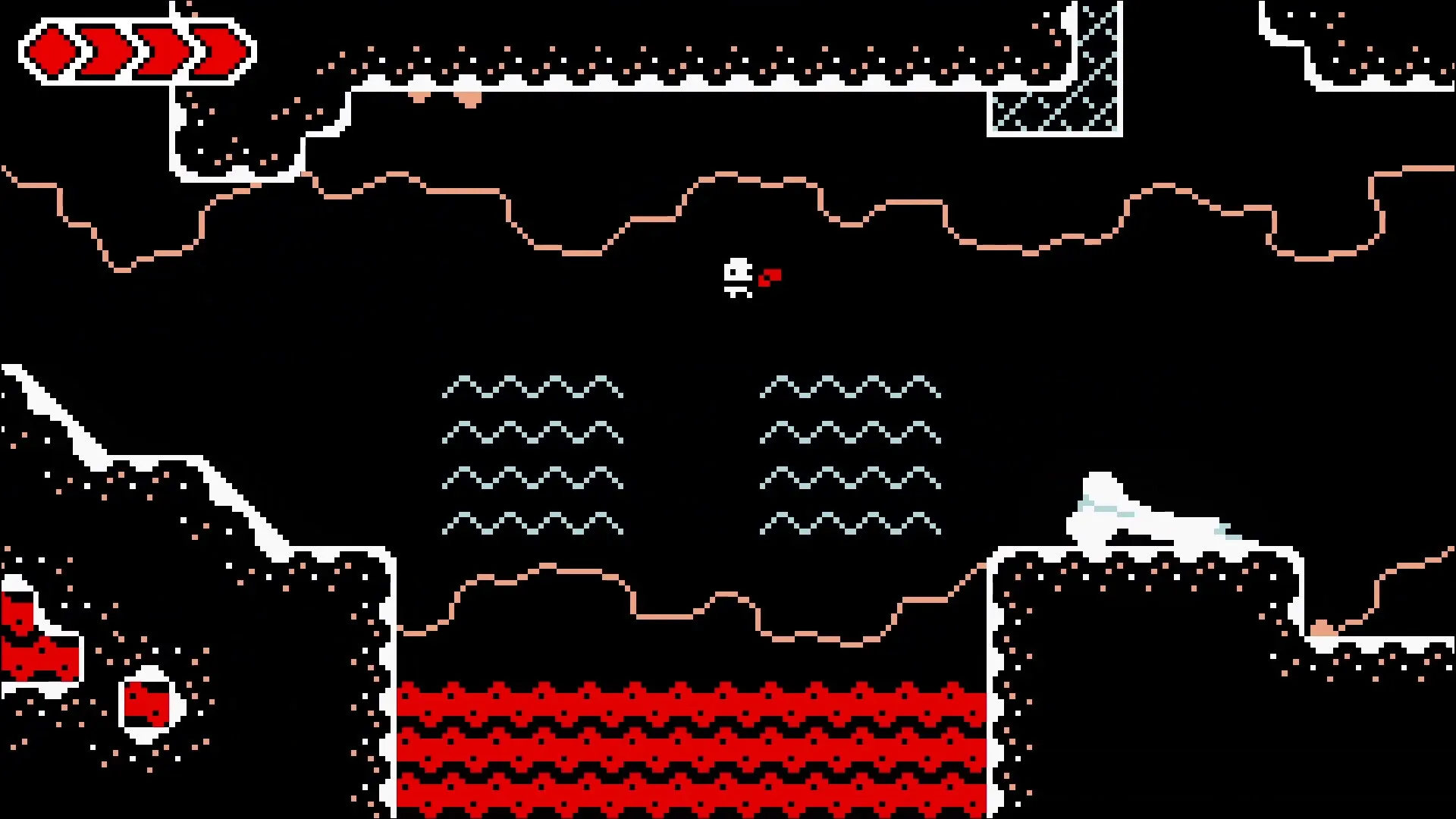1456x819 pixels.
Task: Click the red projectile beside the player
Action: tap(769, 276)
